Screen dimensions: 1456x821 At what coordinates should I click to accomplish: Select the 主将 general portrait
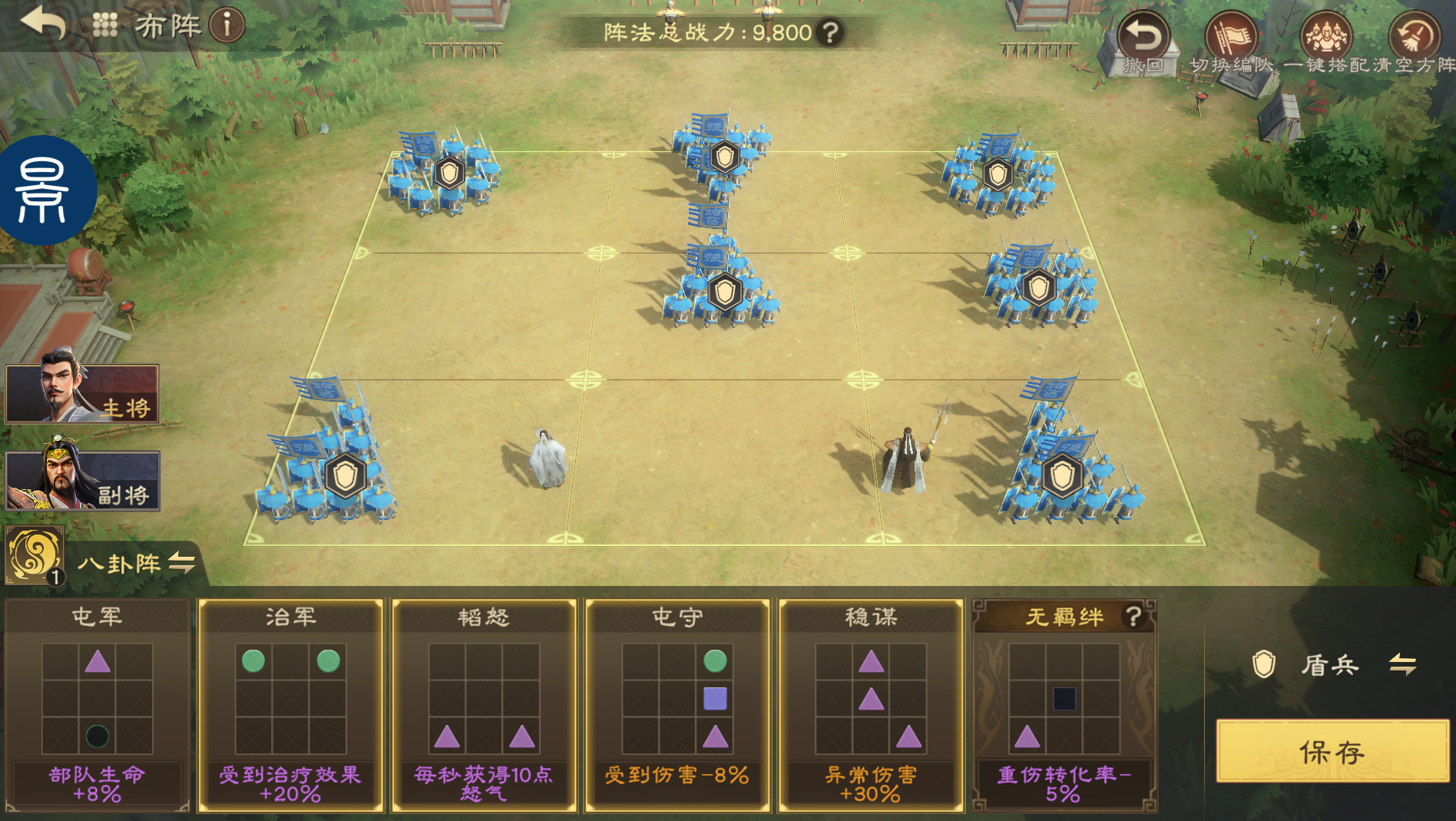(82, 394)
